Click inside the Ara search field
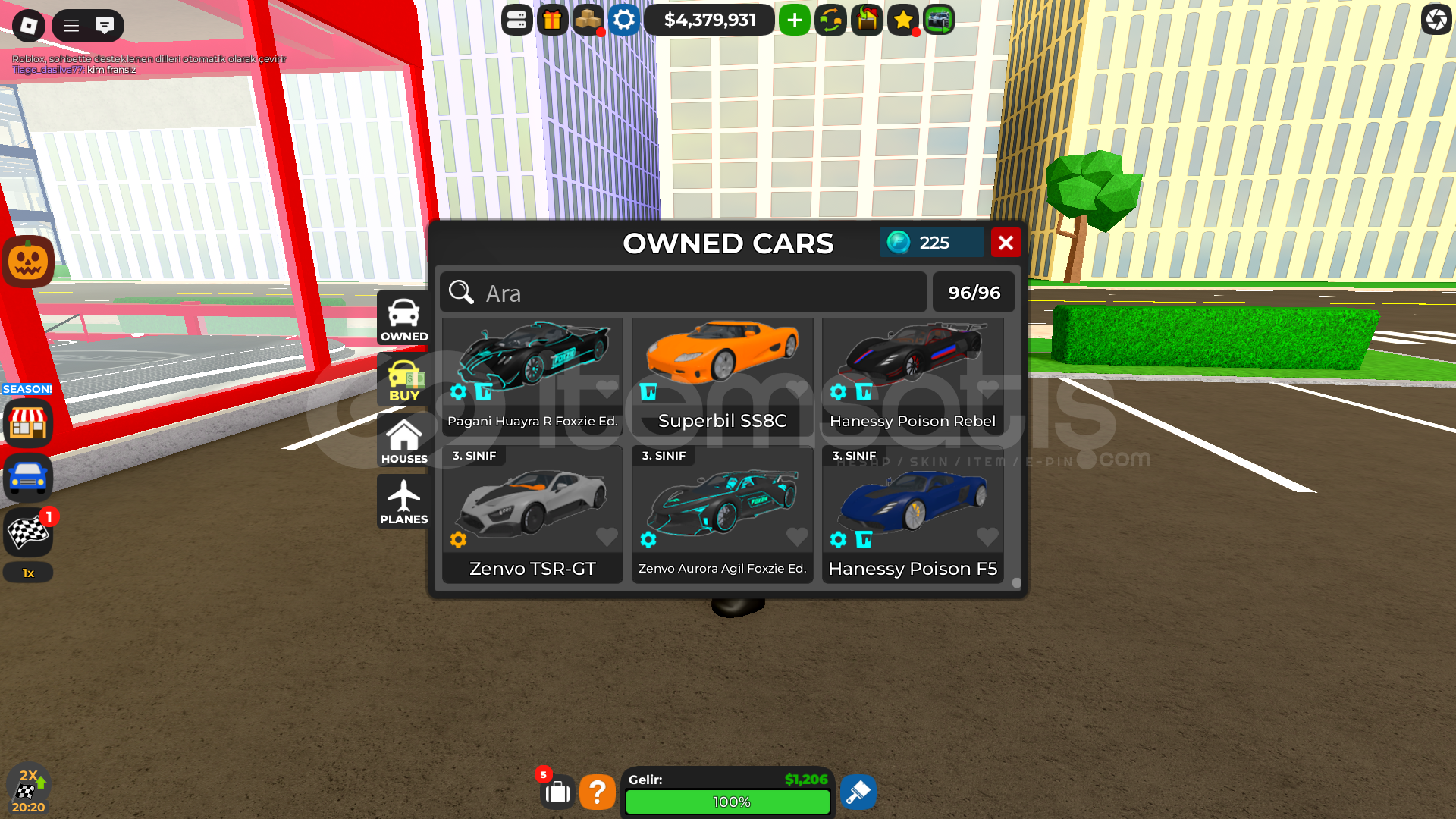Screen dimensions: 1456x819 [x=682, y=293]
